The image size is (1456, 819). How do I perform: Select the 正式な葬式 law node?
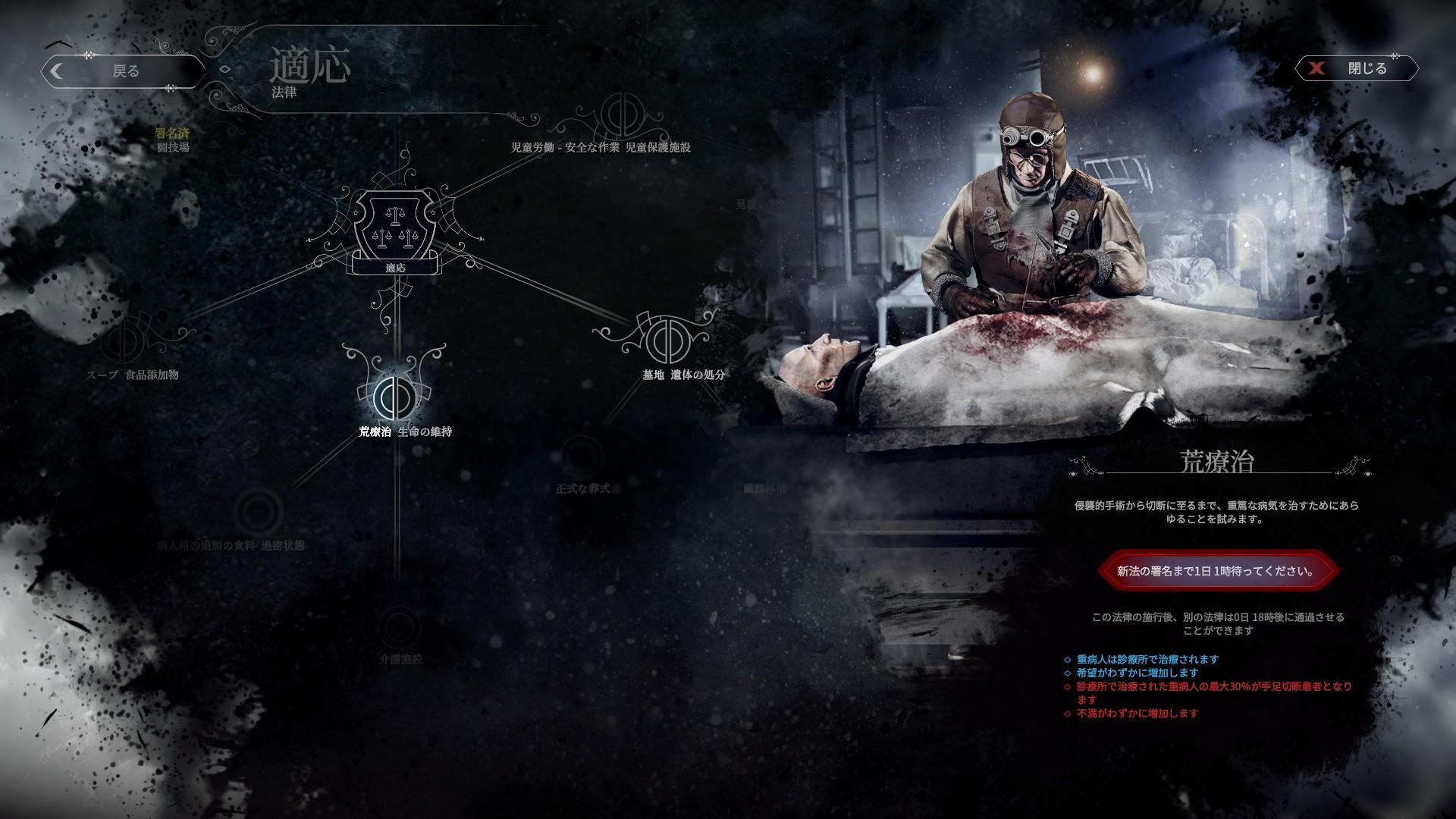[582, 458]
